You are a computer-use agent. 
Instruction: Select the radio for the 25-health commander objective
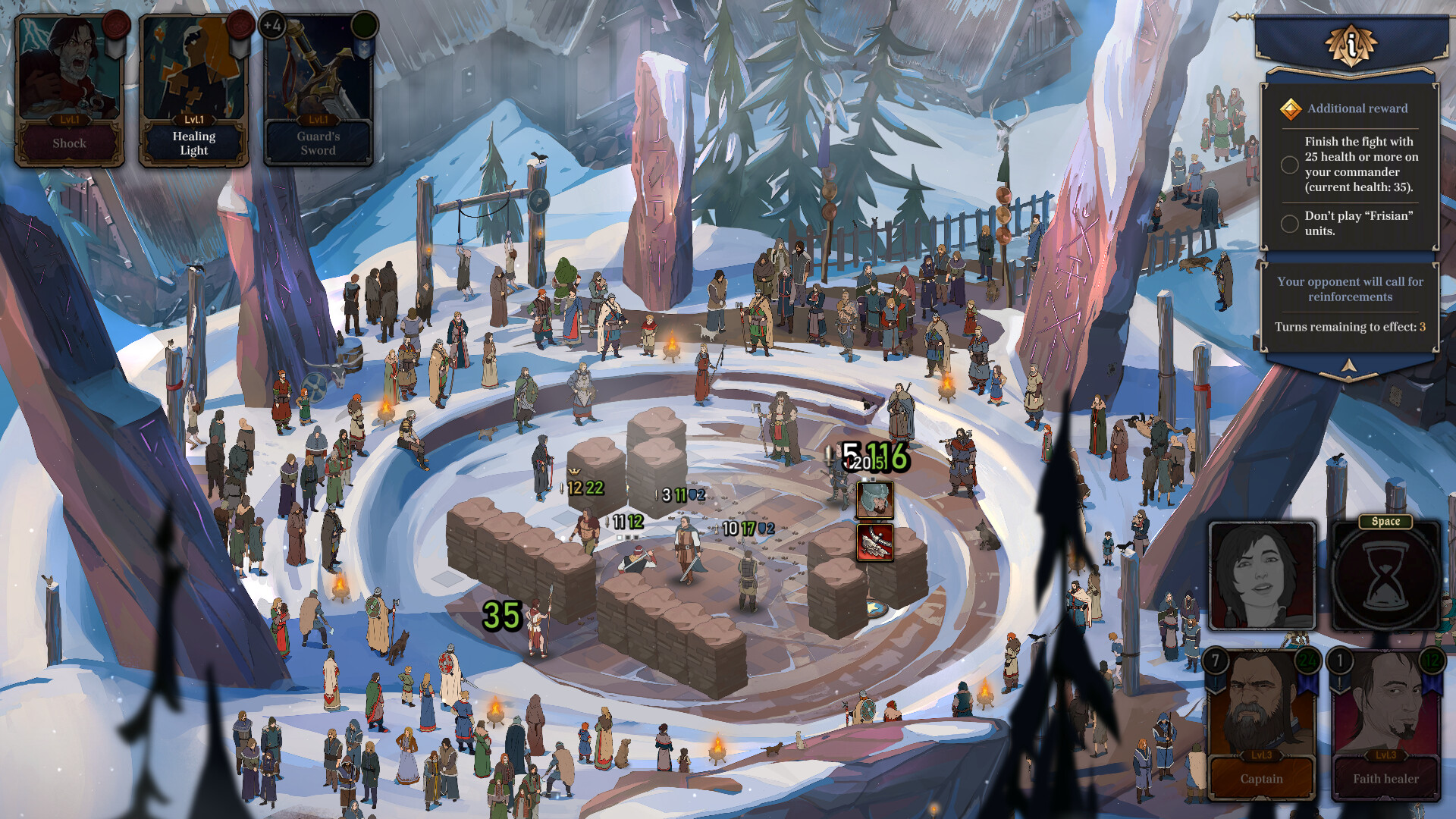click(x=1289, y=163)
